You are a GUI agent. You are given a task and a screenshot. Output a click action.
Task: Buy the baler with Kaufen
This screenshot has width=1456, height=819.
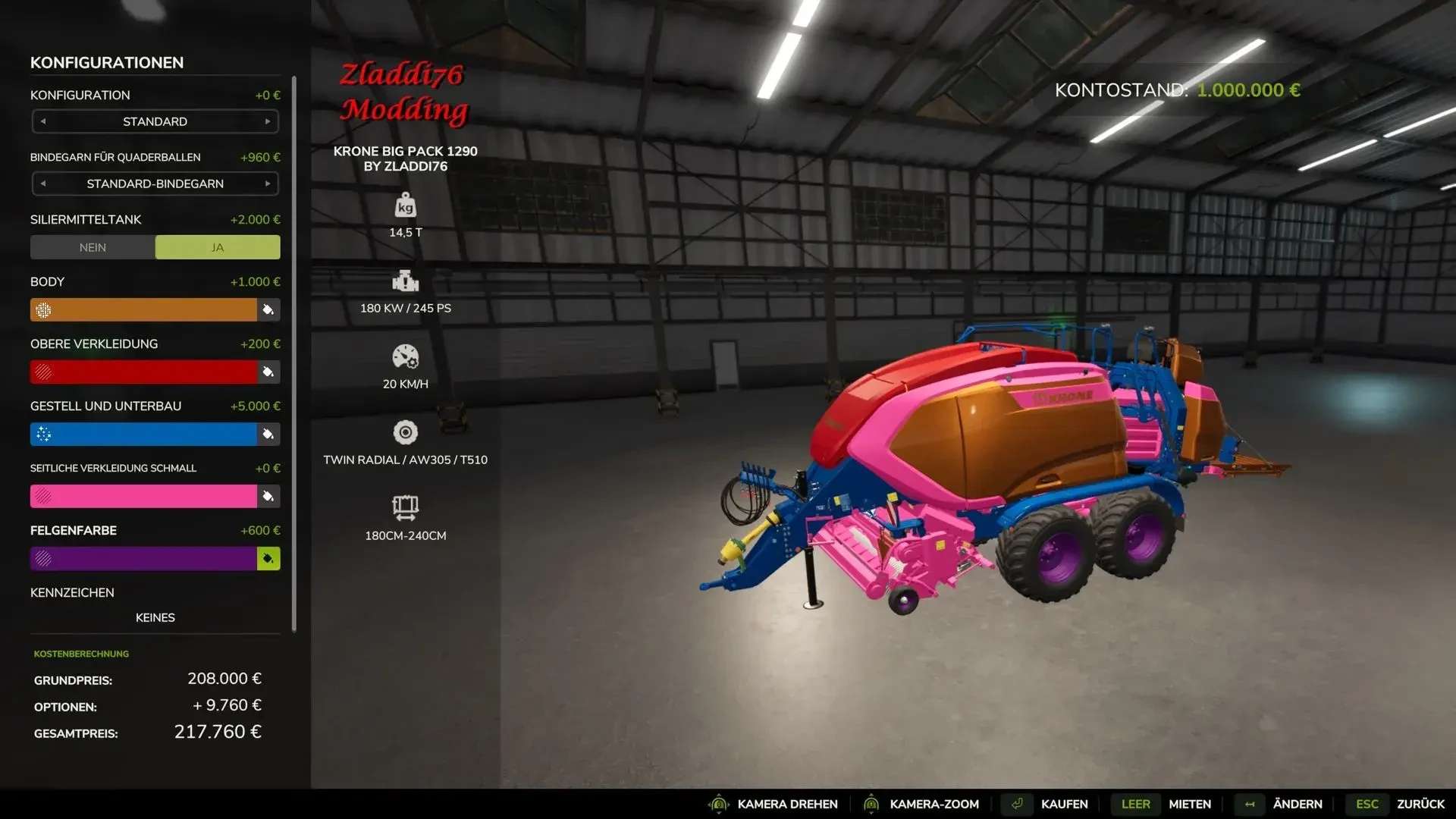1063,804
